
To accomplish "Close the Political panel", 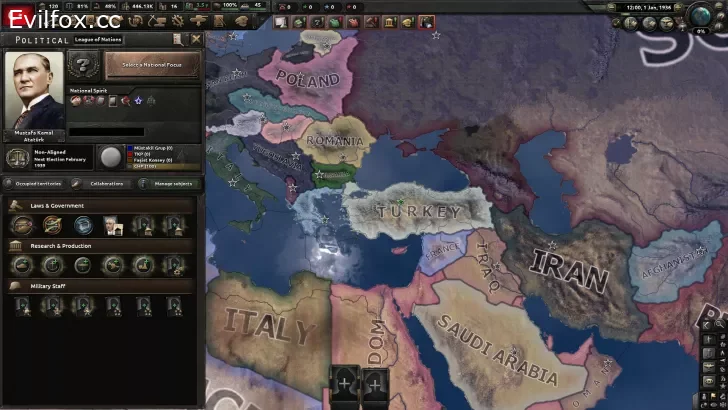I will pyautogui.click(x=196, y=39).
